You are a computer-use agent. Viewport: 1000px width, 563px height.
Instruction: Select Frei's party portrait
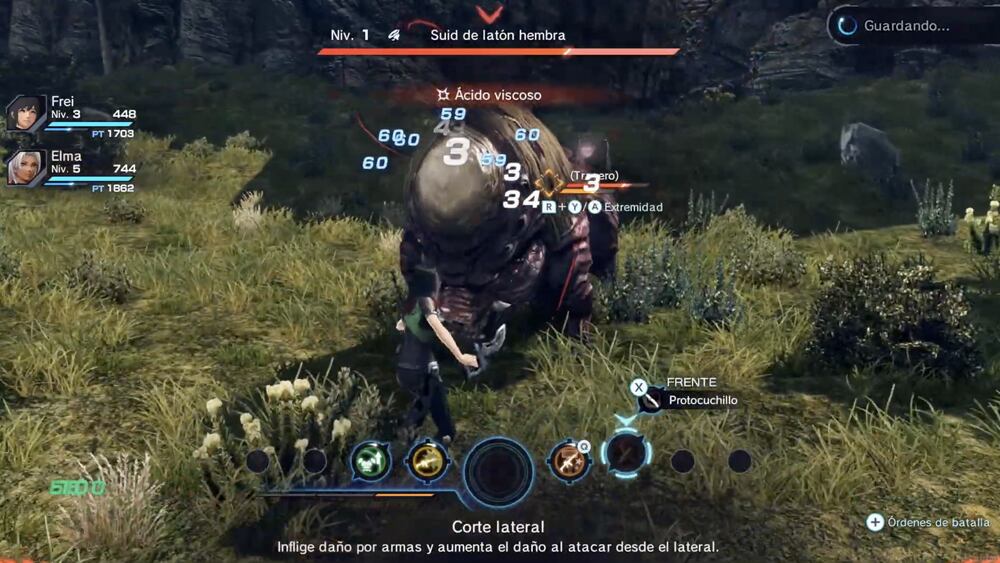[x=23, y=114]
